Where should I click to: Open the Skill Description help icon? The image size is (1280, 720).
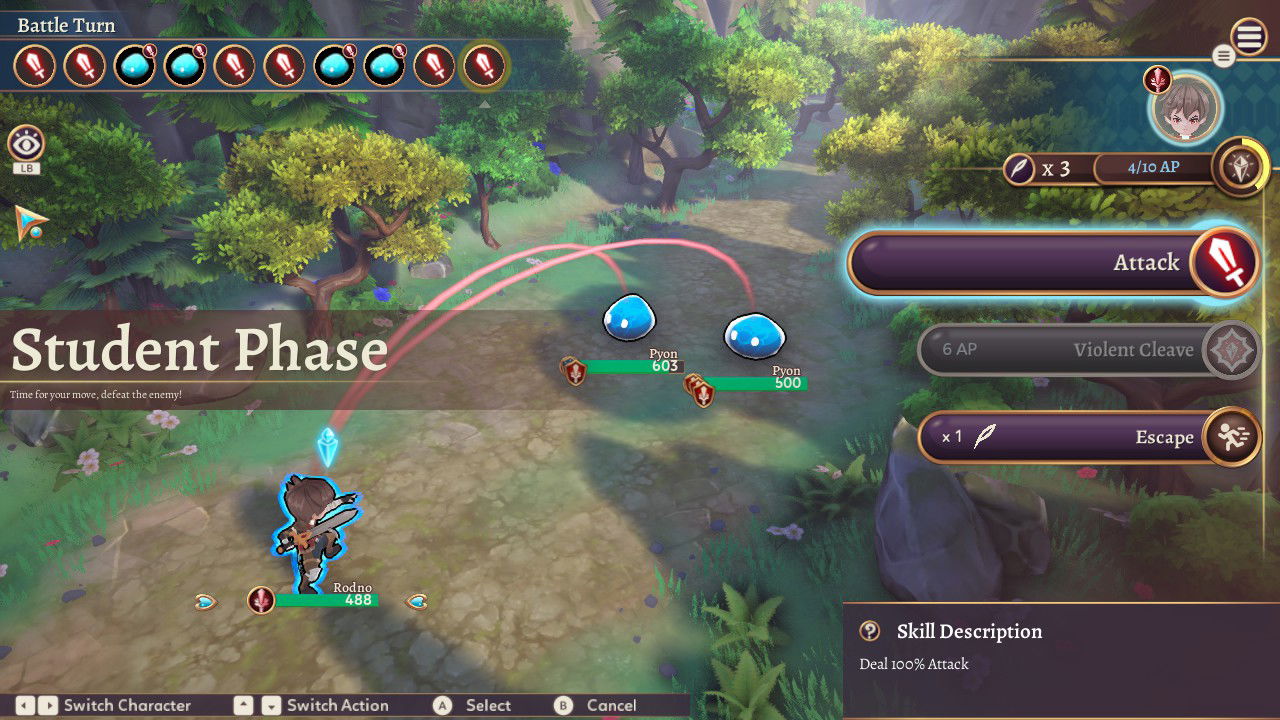(871, 631)
